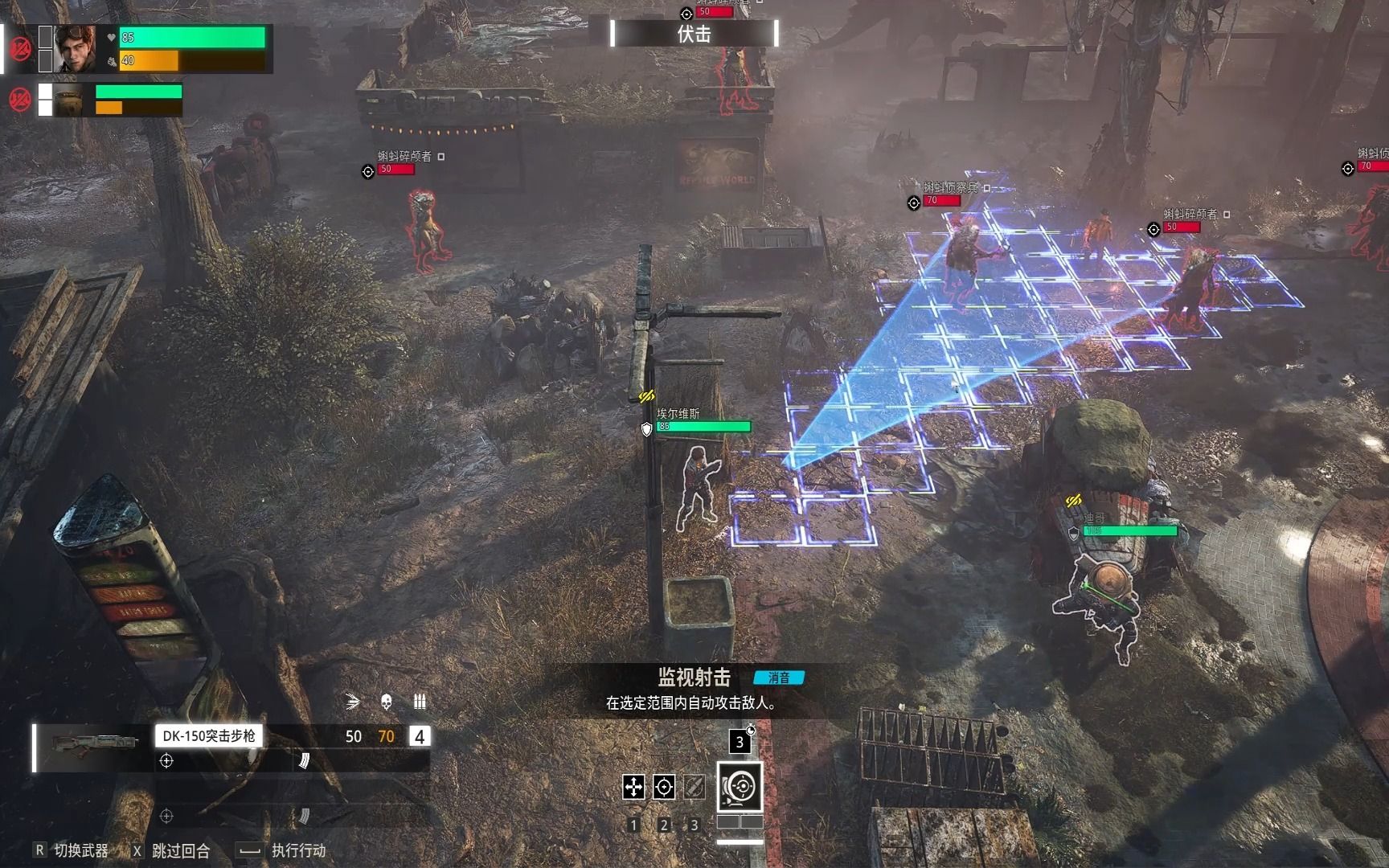Select the DK-150 assault rifle weapon slot

click(x=207, y=736)
